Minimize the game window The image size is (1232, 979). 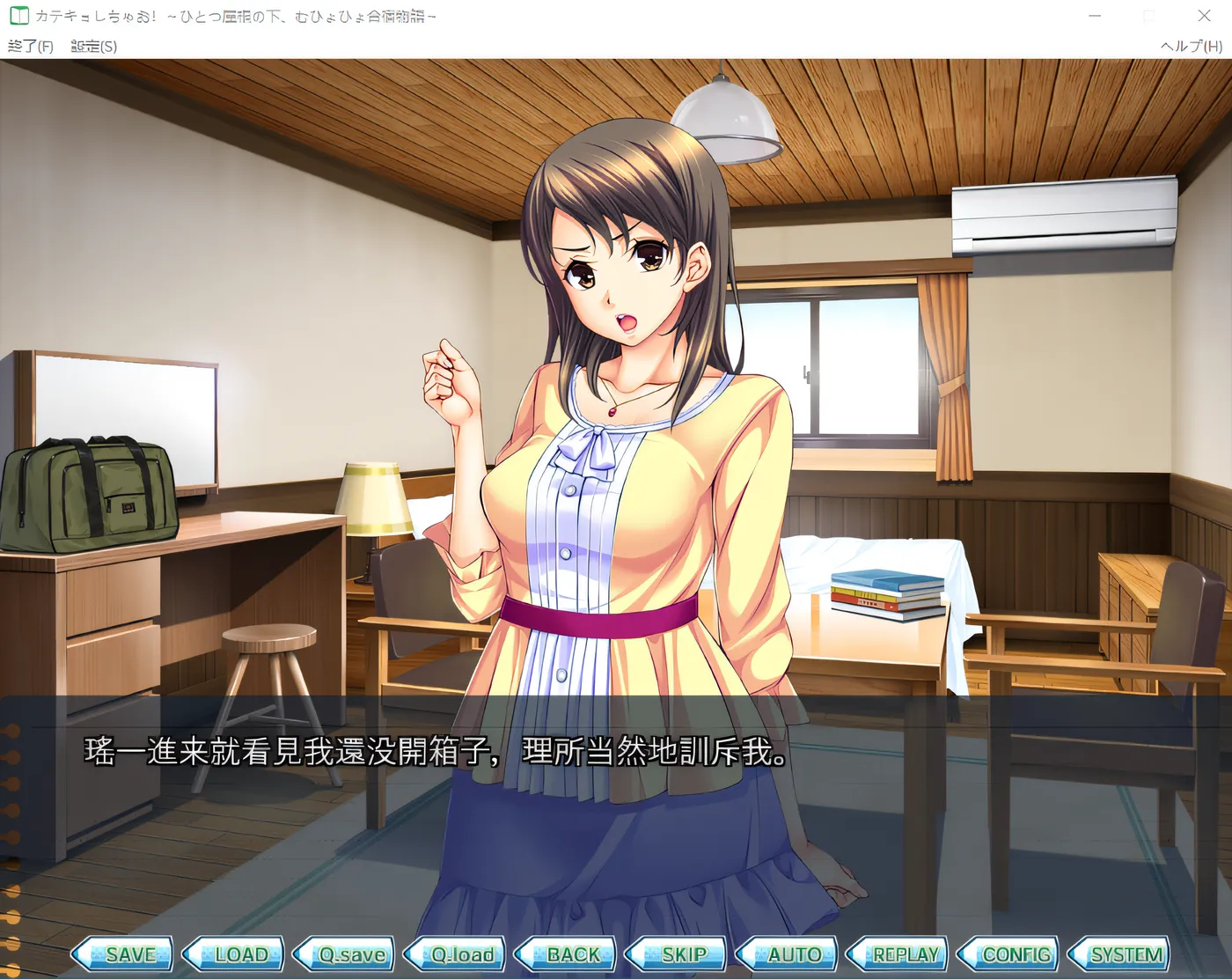[x=1094, y=16]
